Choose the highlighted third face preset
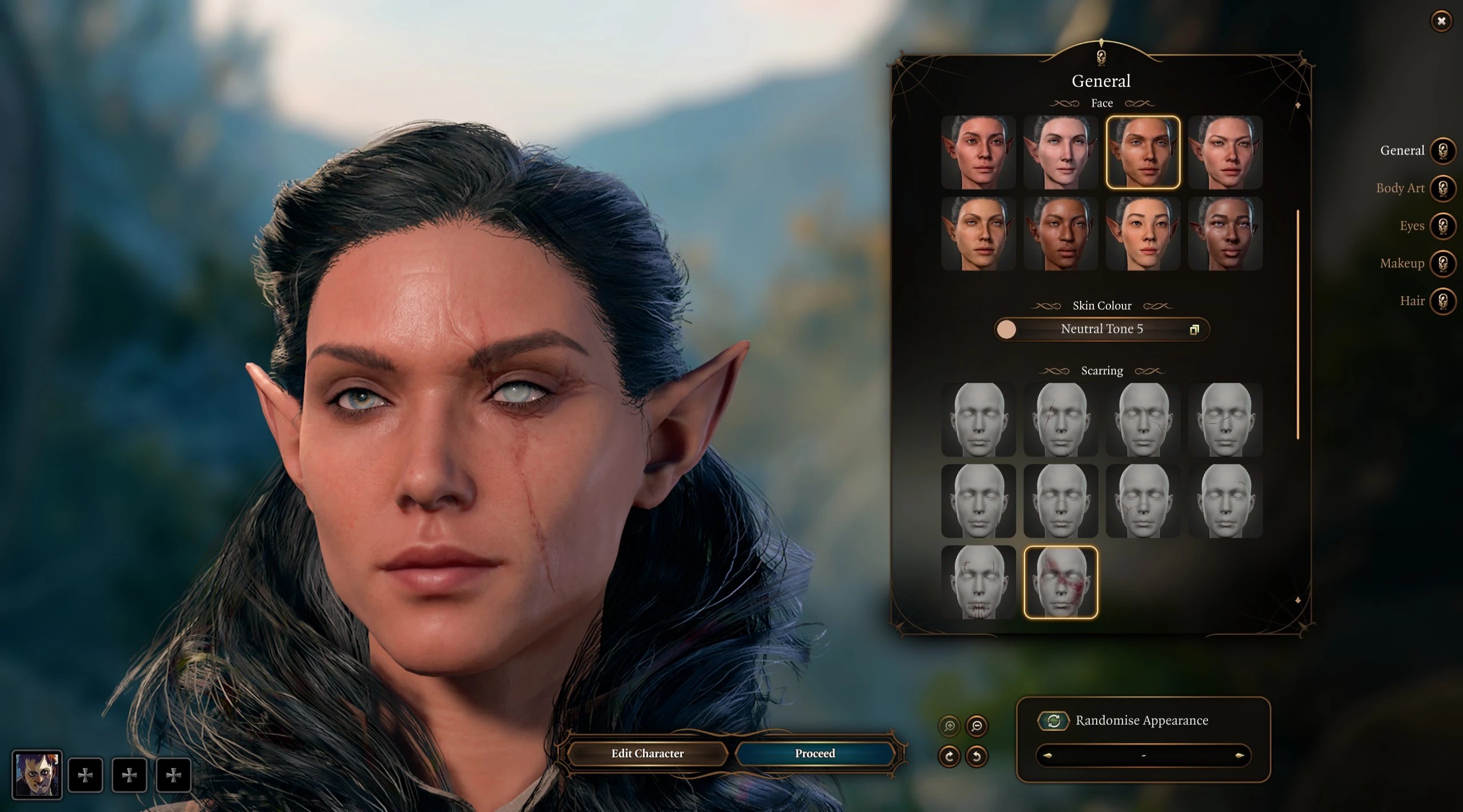This screenshot has height=812, width=1463. (1142, 152)
